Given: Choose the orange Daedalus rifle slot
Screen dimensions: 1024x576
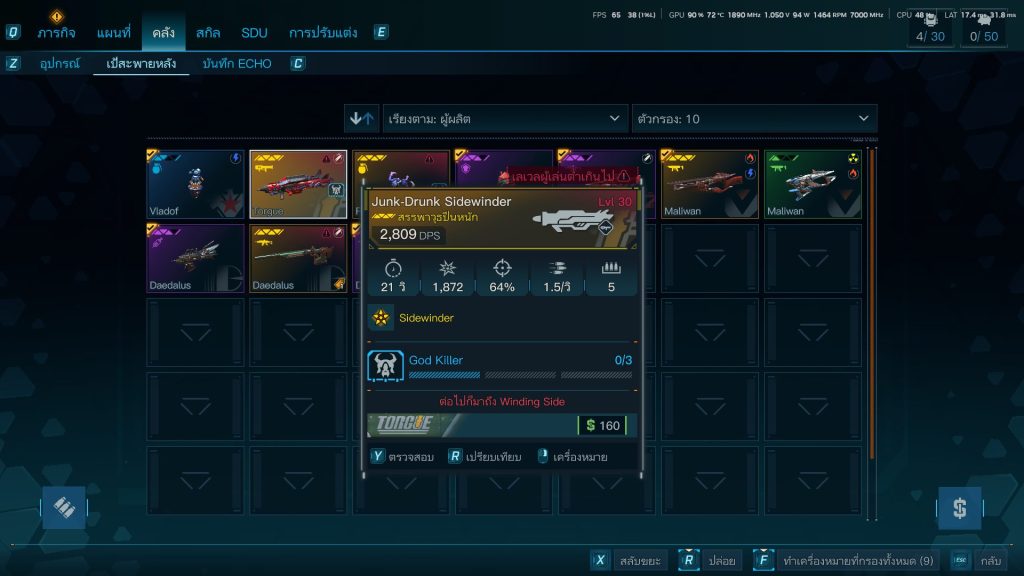Looking at the screenshot, I should (x=298, y=258).
